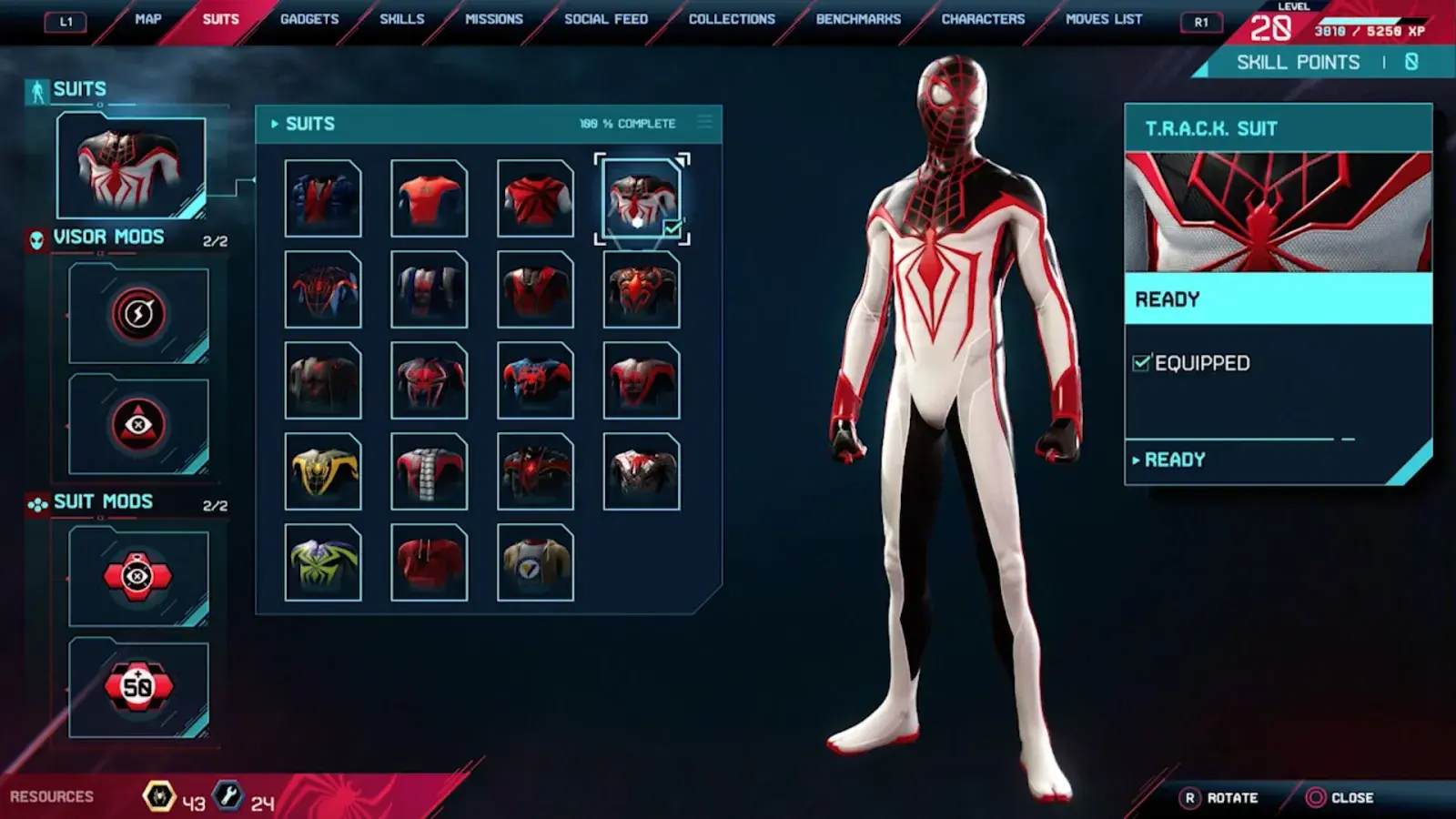
Task: Switch to the Collections tab
Action: (732, 19)
